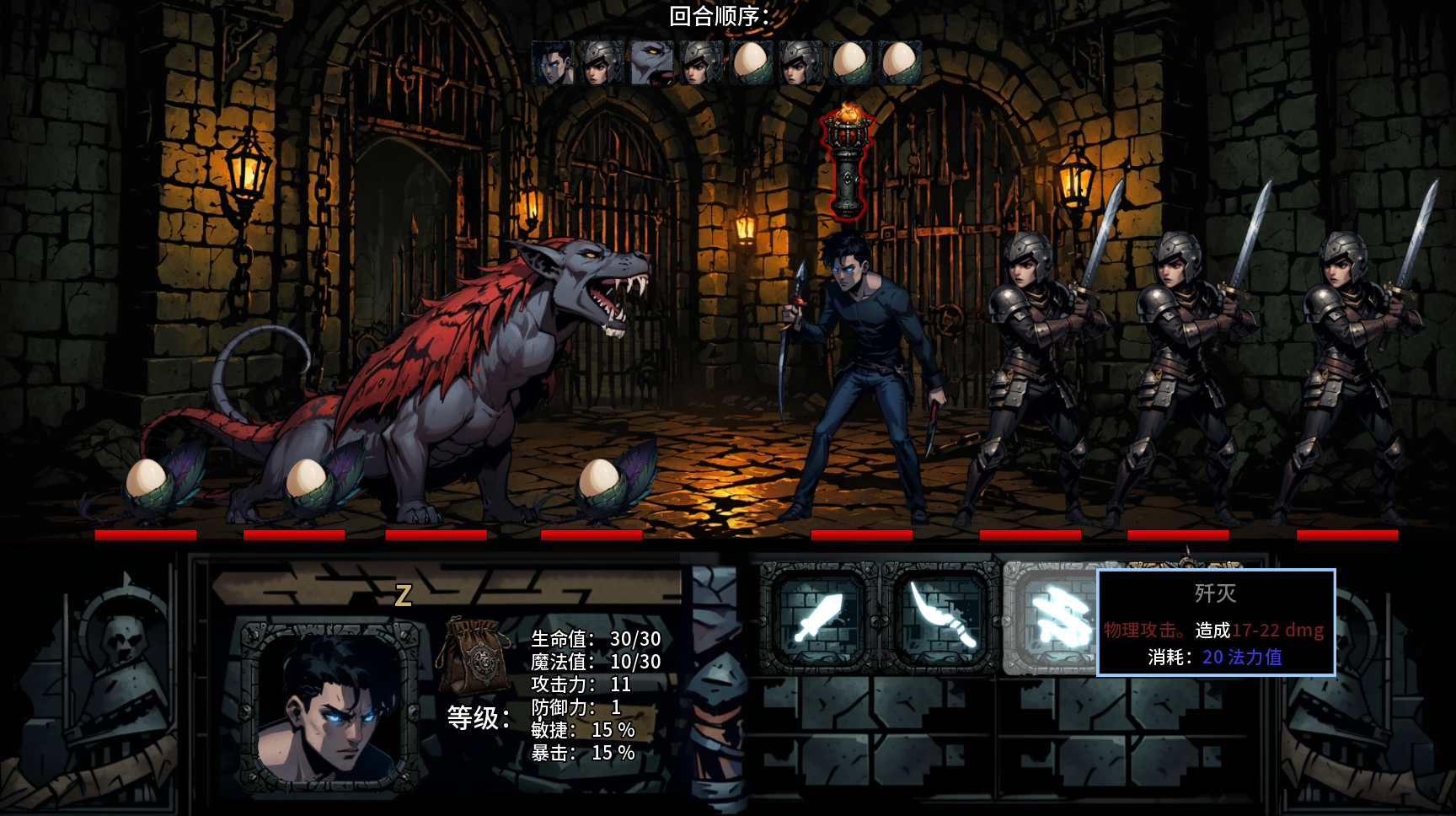Image resolution: width=1456 pixels, height=816 pixels.
Task: Activate the curved blade slash skill
Action: [941, 618]
